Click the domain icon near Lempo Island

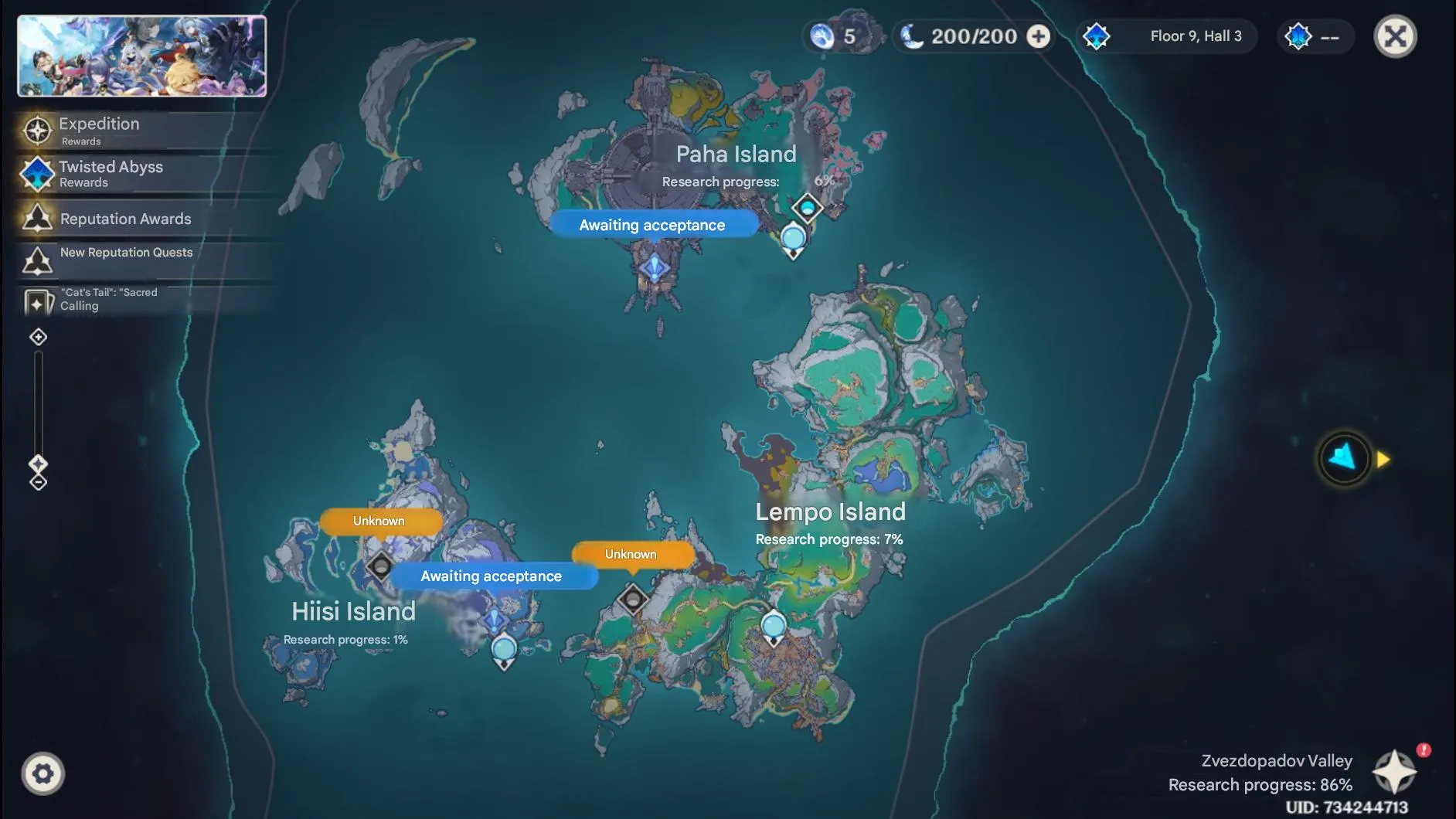coord(633,600)
